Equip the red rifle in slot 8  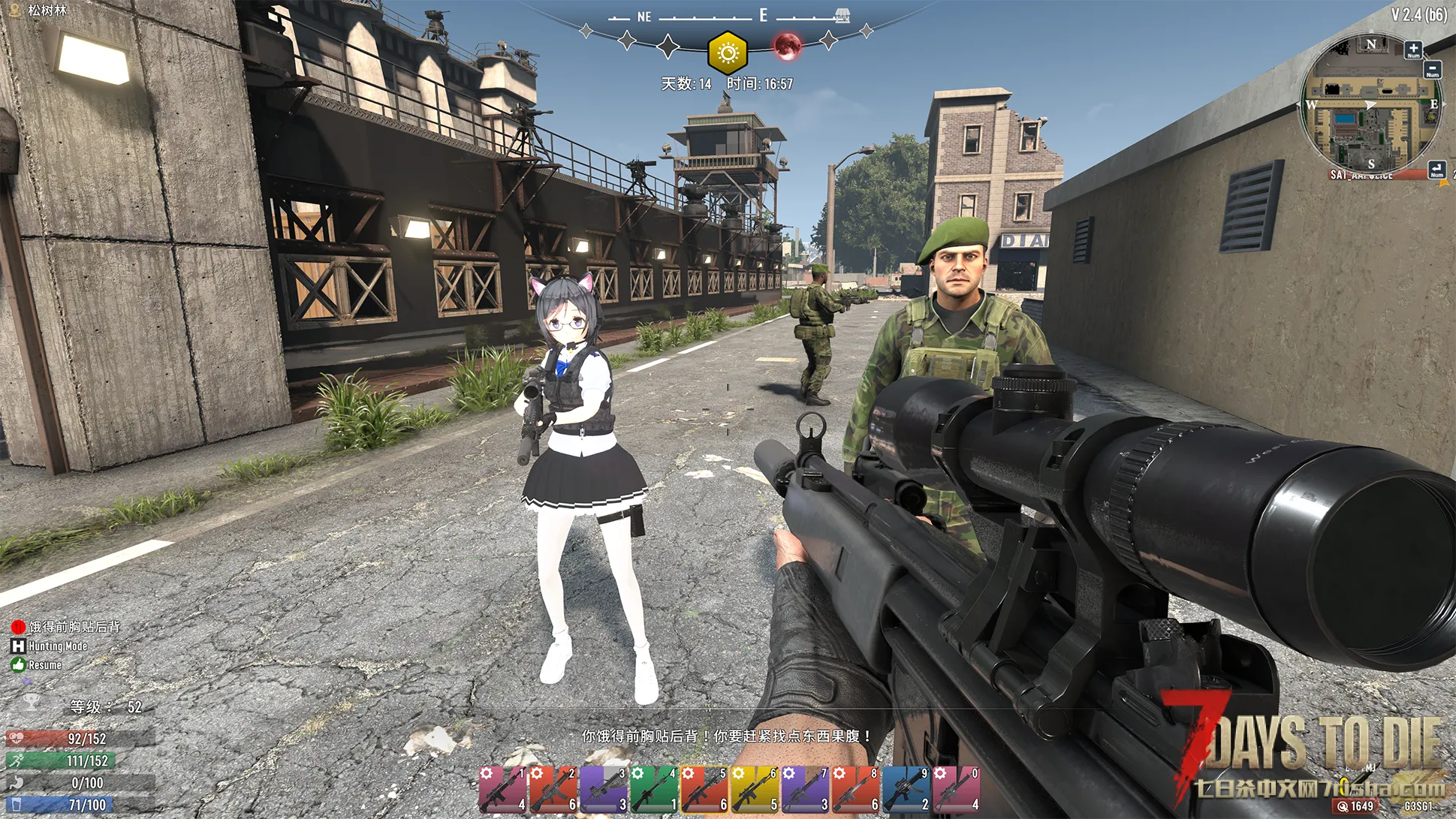855,790
